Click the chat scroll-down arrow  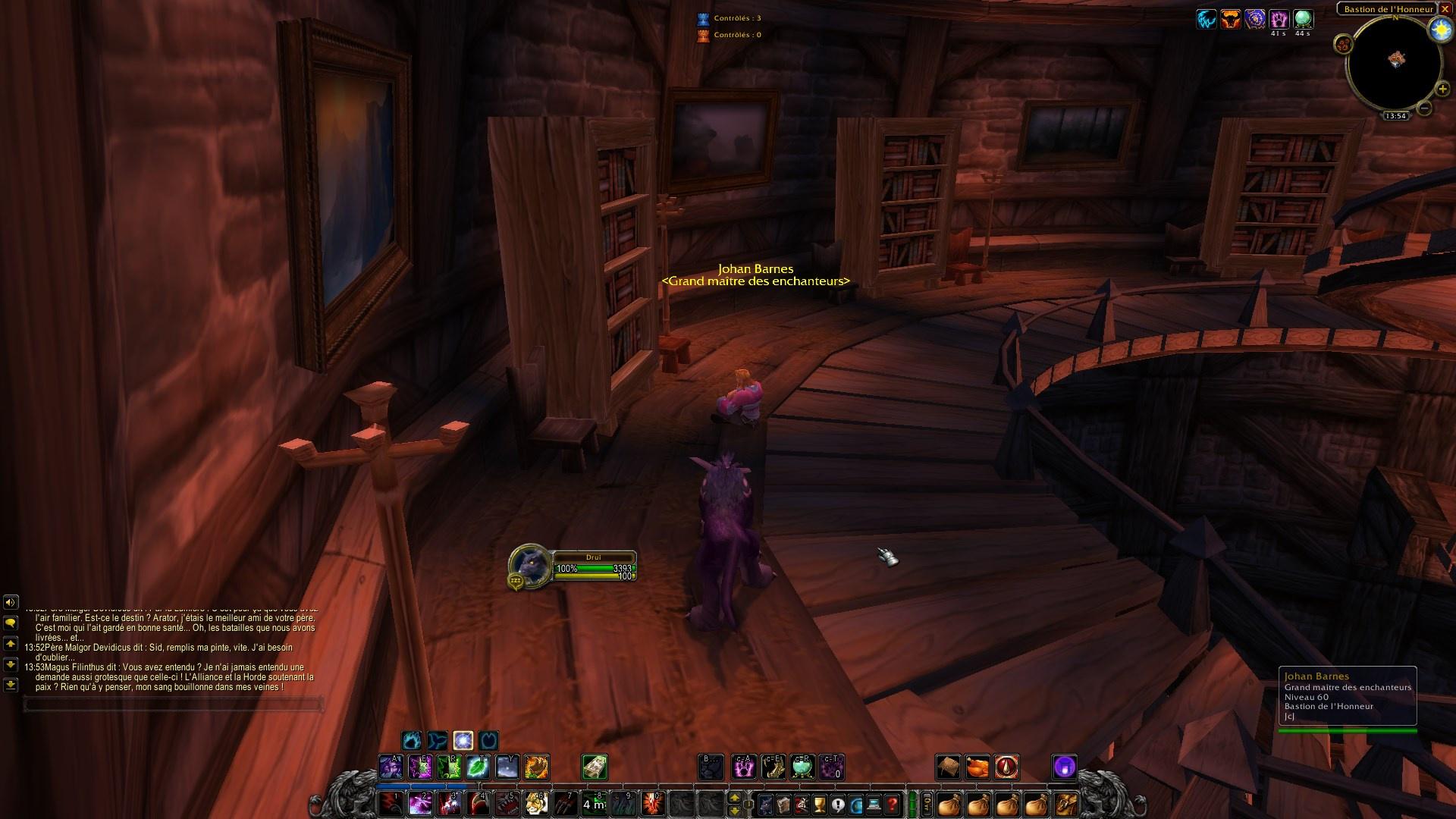tap(10, 662)
